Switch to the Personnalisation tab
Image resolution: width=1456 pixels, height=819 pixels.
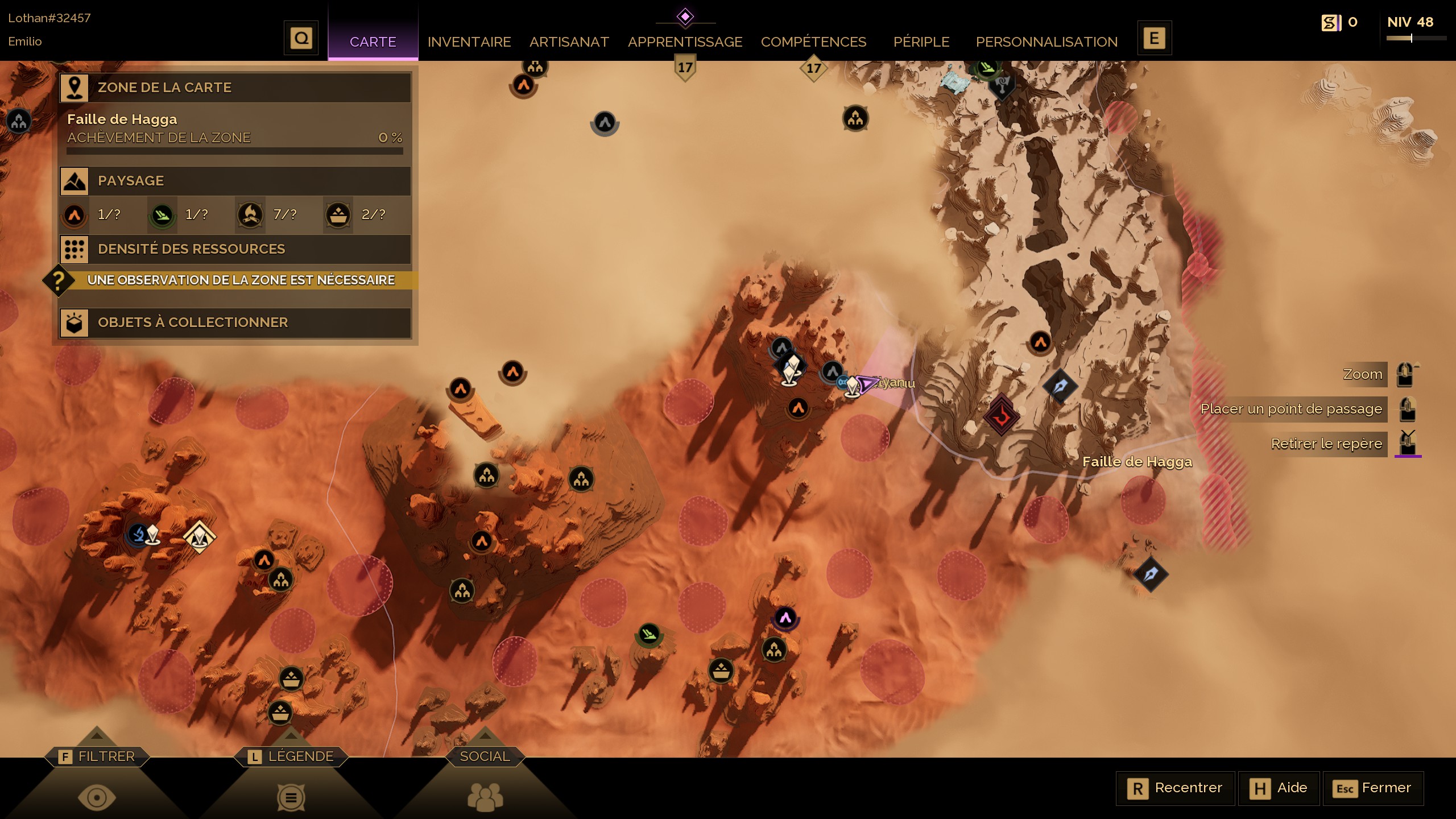1046,42
